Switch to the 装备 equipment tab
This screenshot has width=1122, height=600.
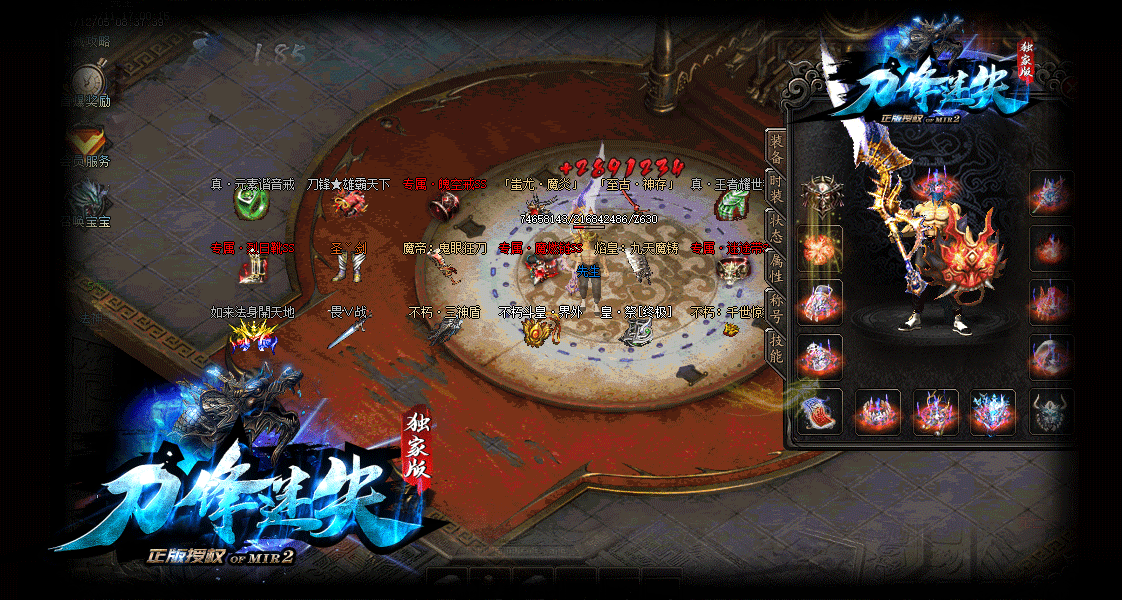[x=776, y=149]
